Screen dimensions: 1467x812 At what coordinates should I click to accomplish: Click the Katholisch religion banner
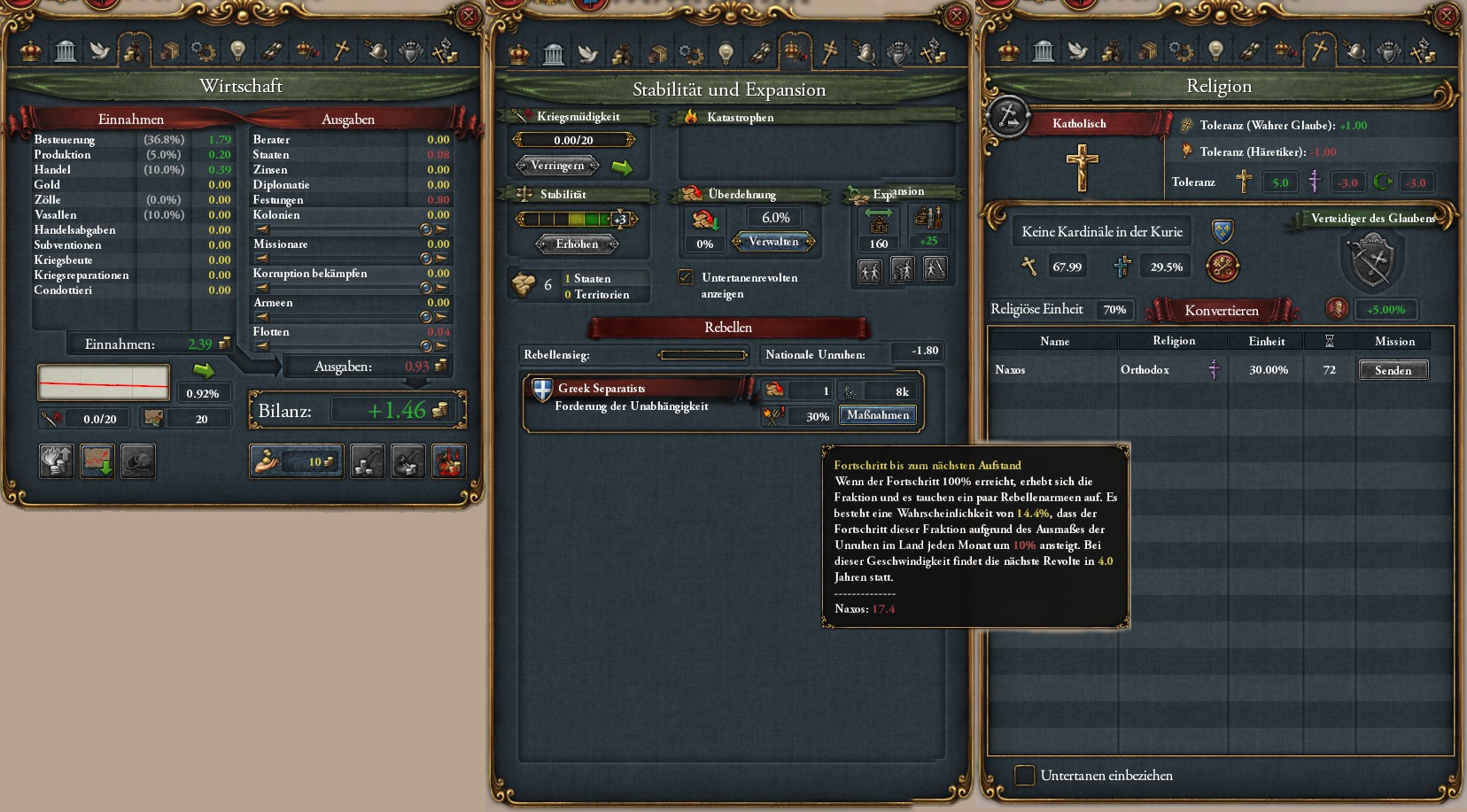tap(1079, 124)
